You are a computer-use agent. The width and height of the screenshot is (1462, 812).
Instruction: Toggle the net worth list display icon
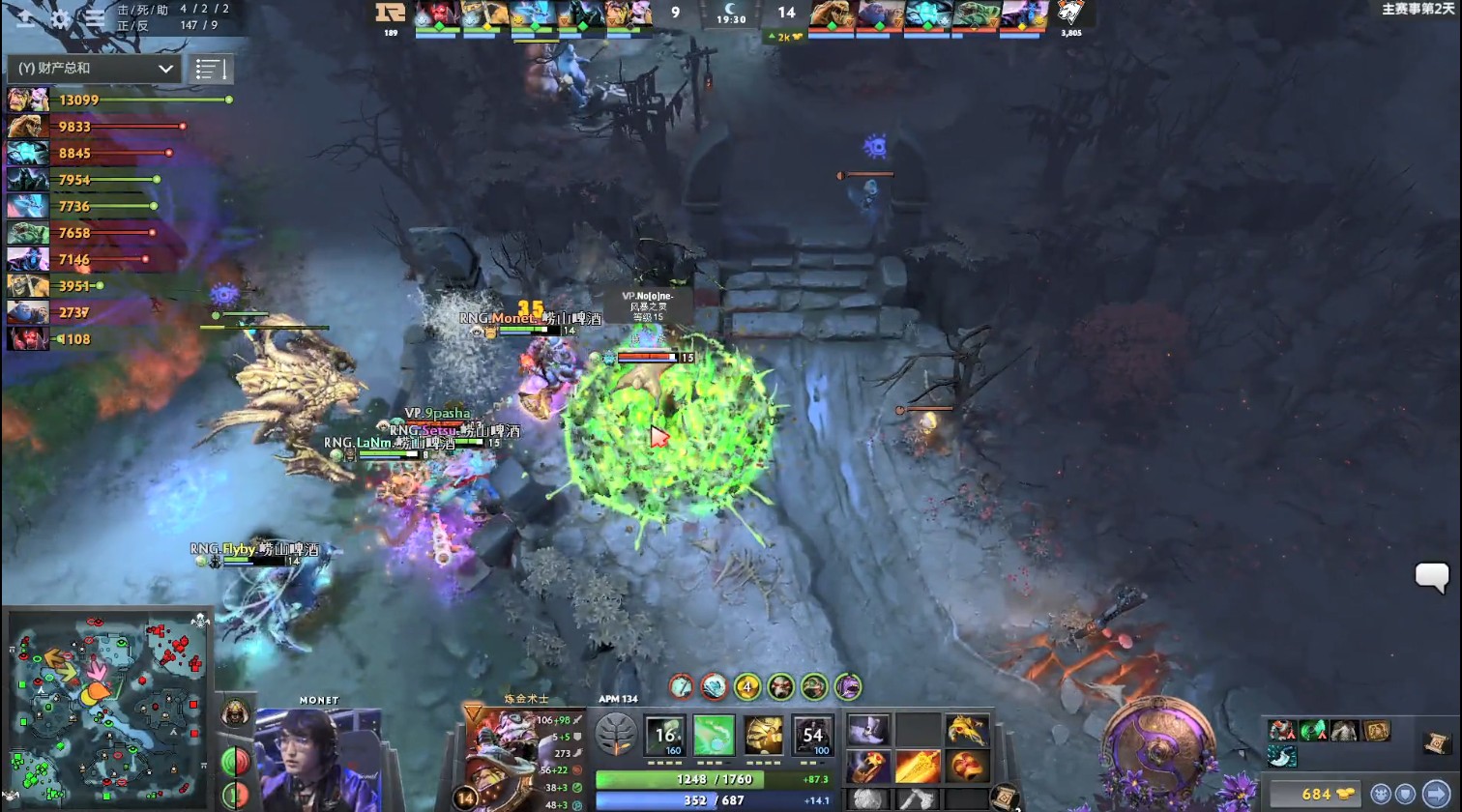coord(211,69)
